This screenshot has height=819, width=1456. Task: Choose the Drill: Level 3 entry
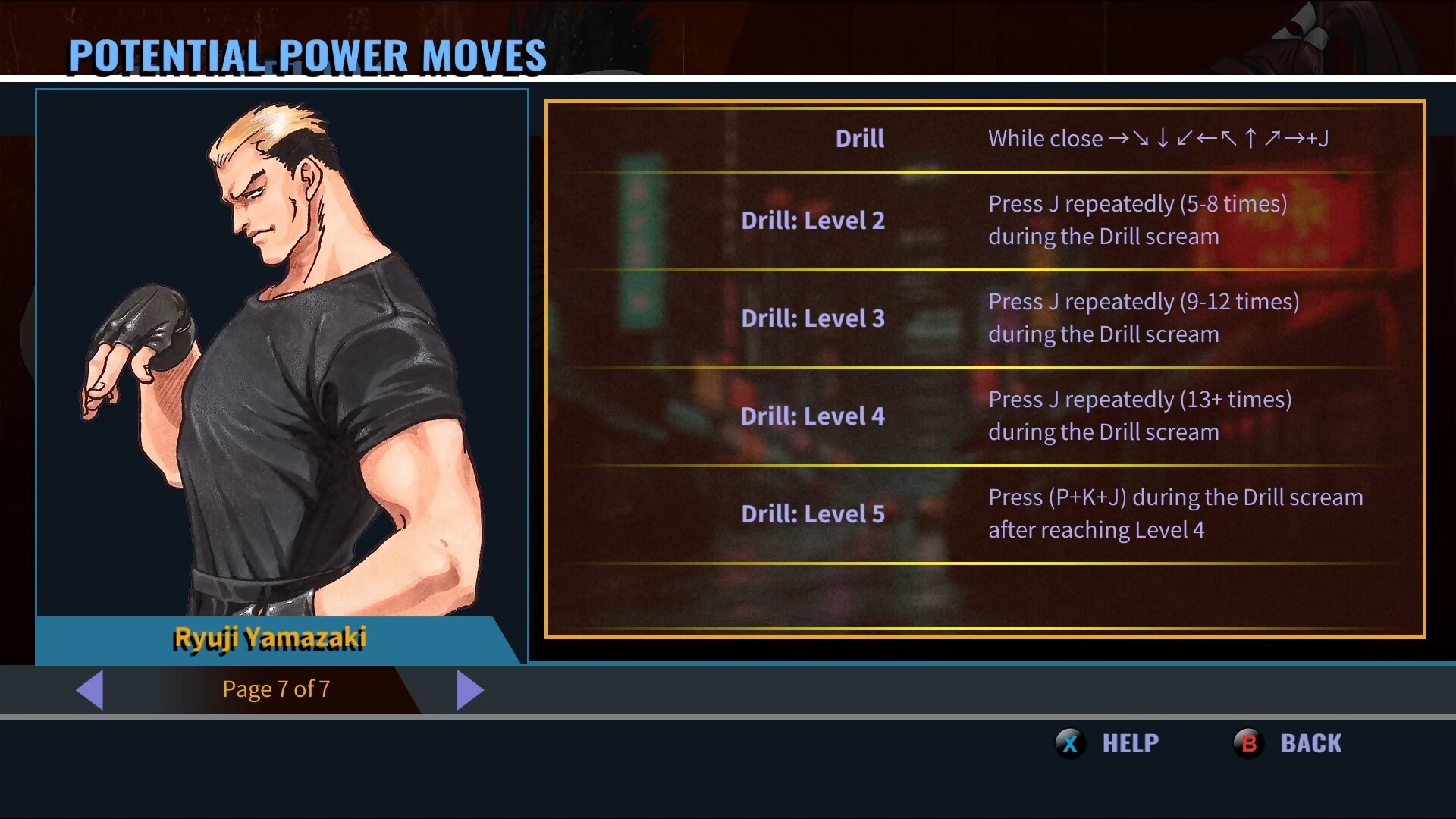(984, 318)
